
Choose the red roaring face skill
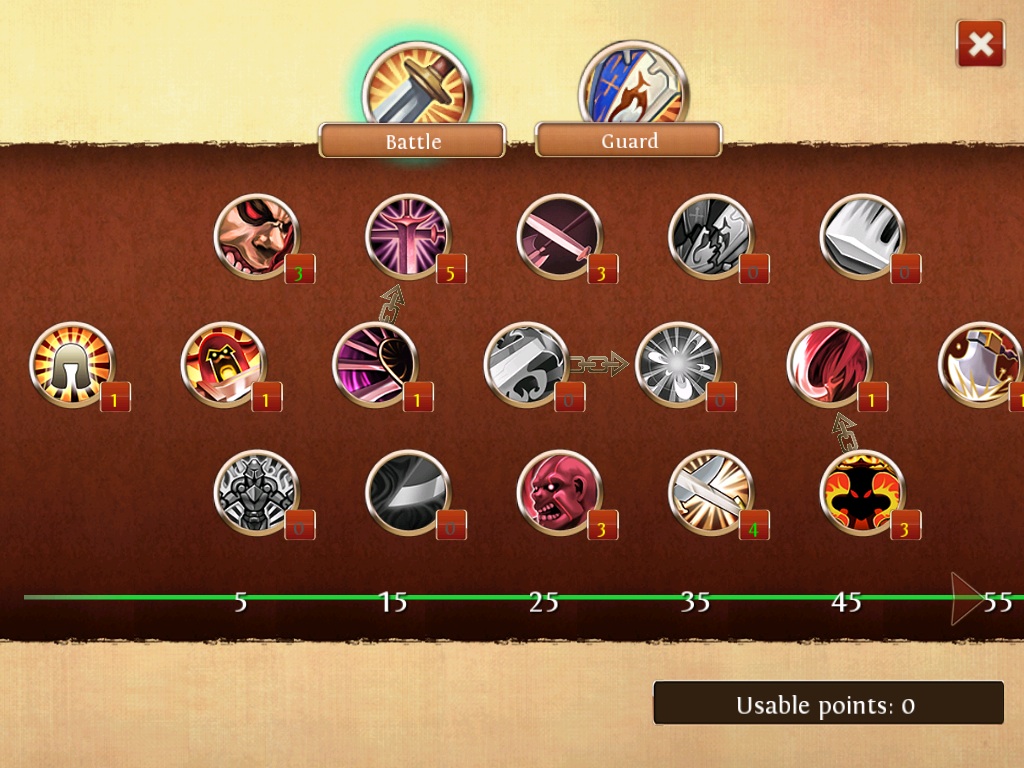pyautogui.click(x=559, y=492)
